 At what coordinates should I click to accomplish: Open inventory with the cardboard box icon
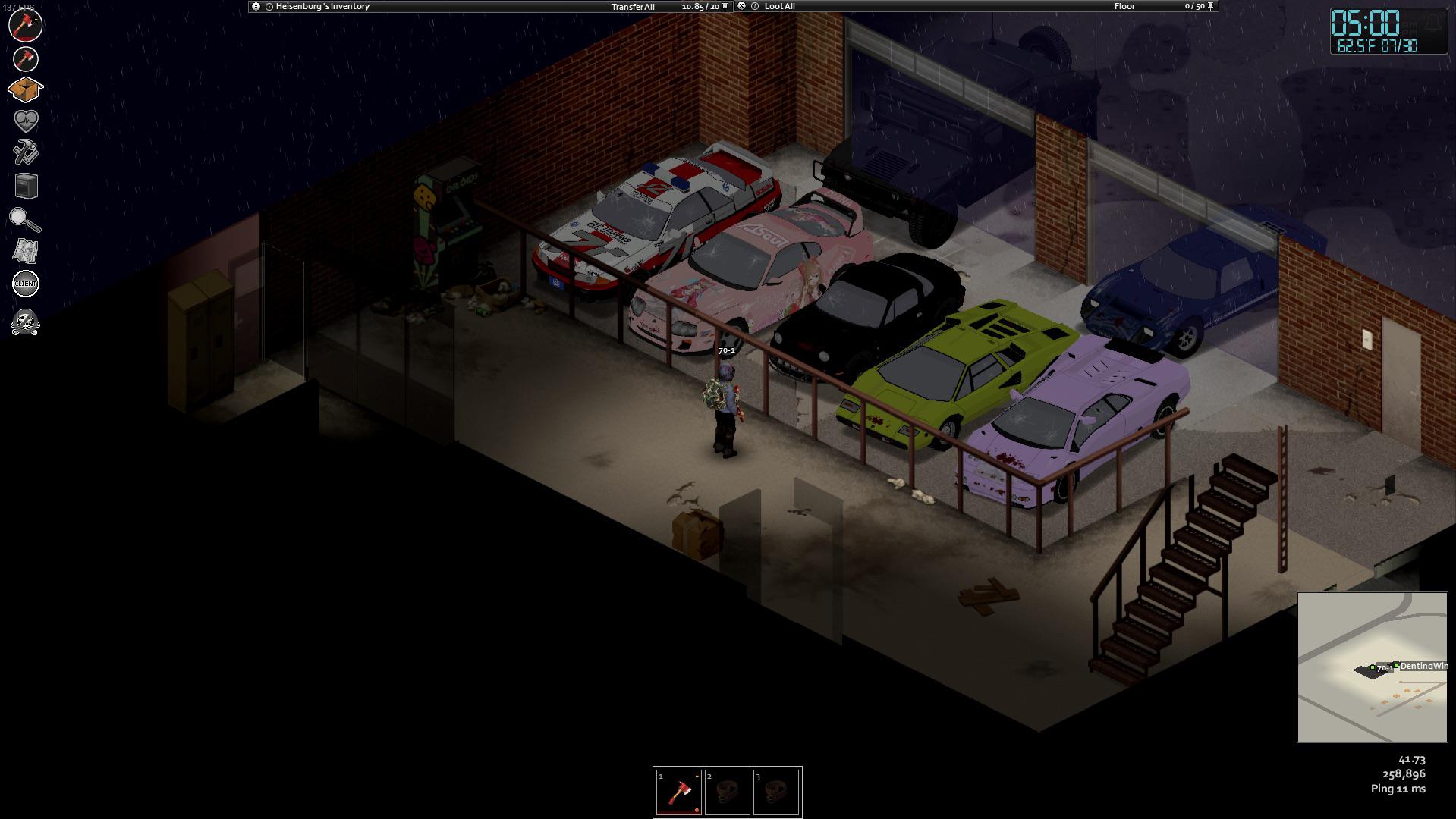pyautogui.click(x=25, y=89)
